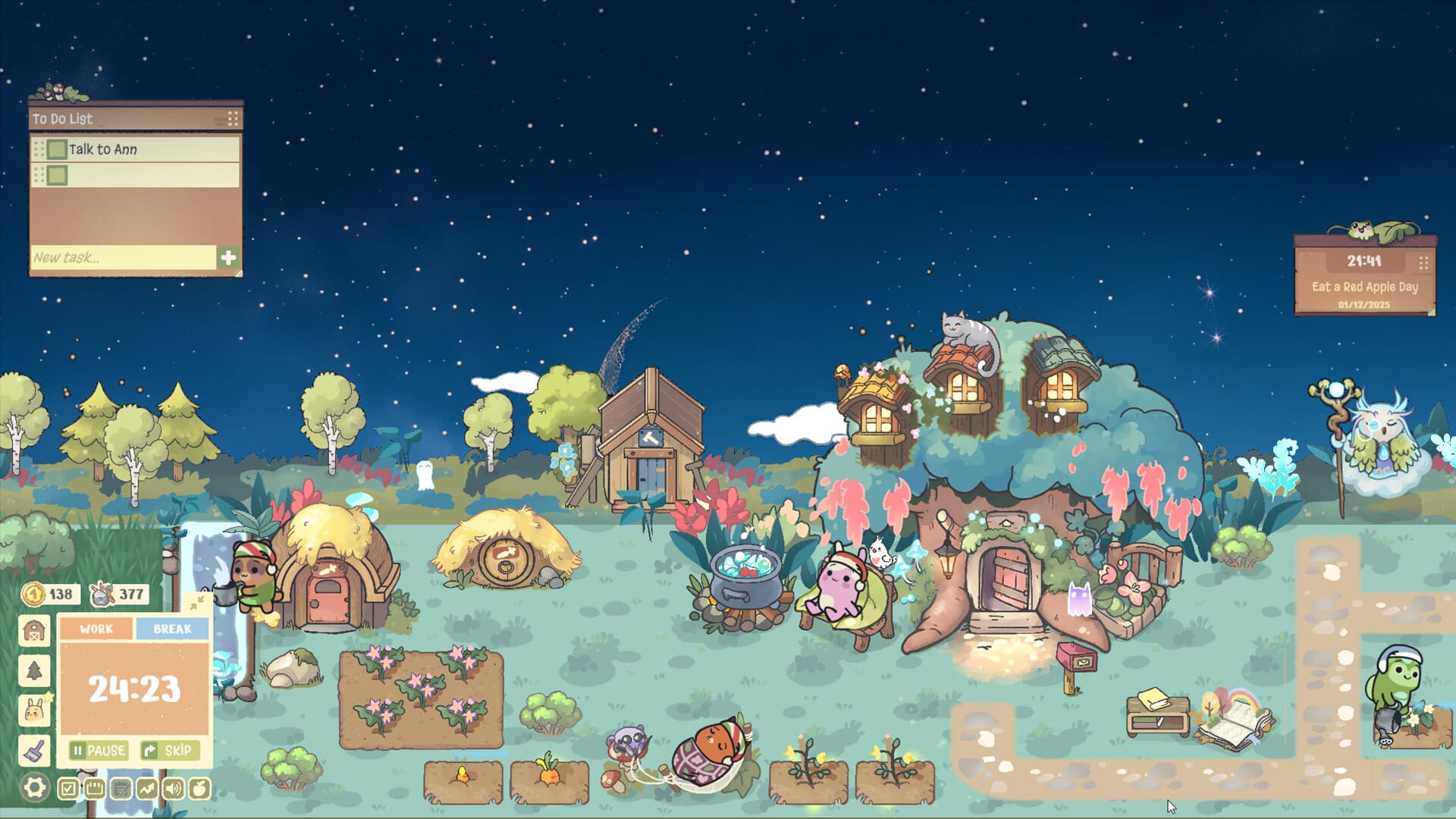Viewport: 1456px width, 819px height.
Task: Click the New task input field
Action: click(106, 258)
